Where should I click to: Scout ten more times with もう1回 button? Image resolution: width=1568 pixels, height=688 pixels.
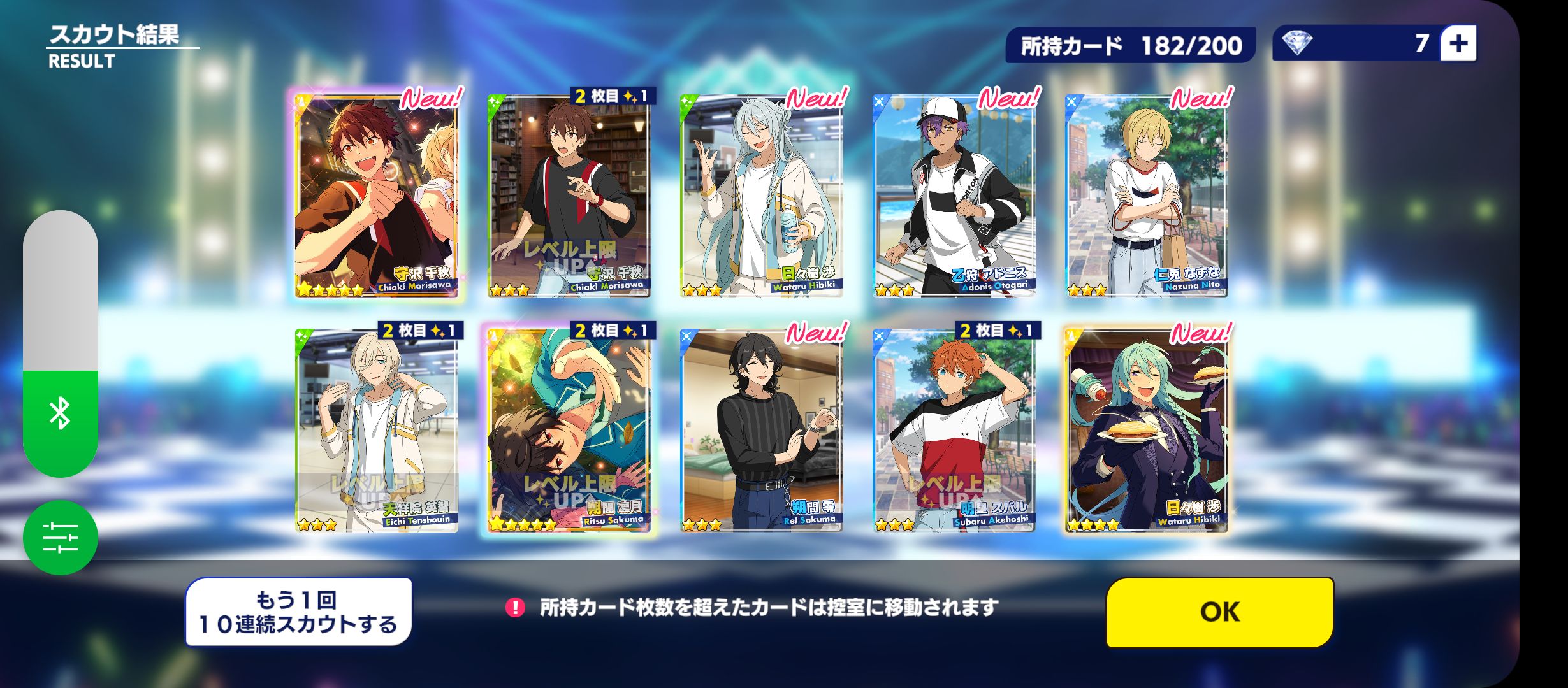click(x=298, y=612)
